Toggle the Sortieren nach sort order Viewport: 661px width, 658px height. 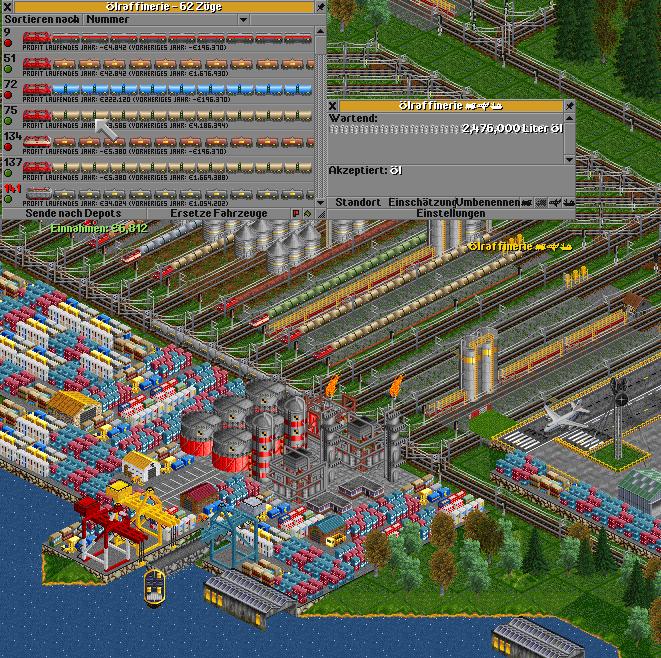pos(40,19)
